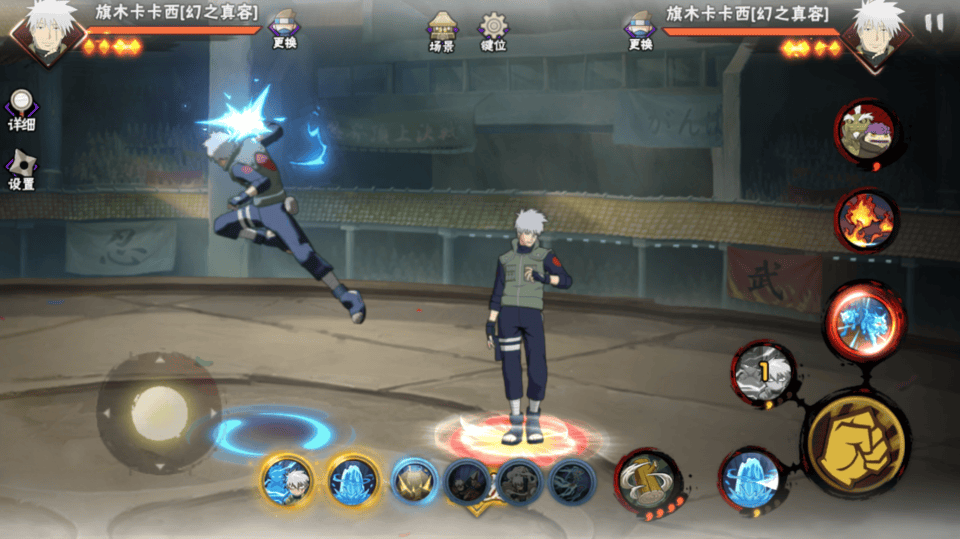Viewport: 960px width, 539px height.
Task: Choose the golden spiked crest icon in bottom bar
Action: (414, 482)
